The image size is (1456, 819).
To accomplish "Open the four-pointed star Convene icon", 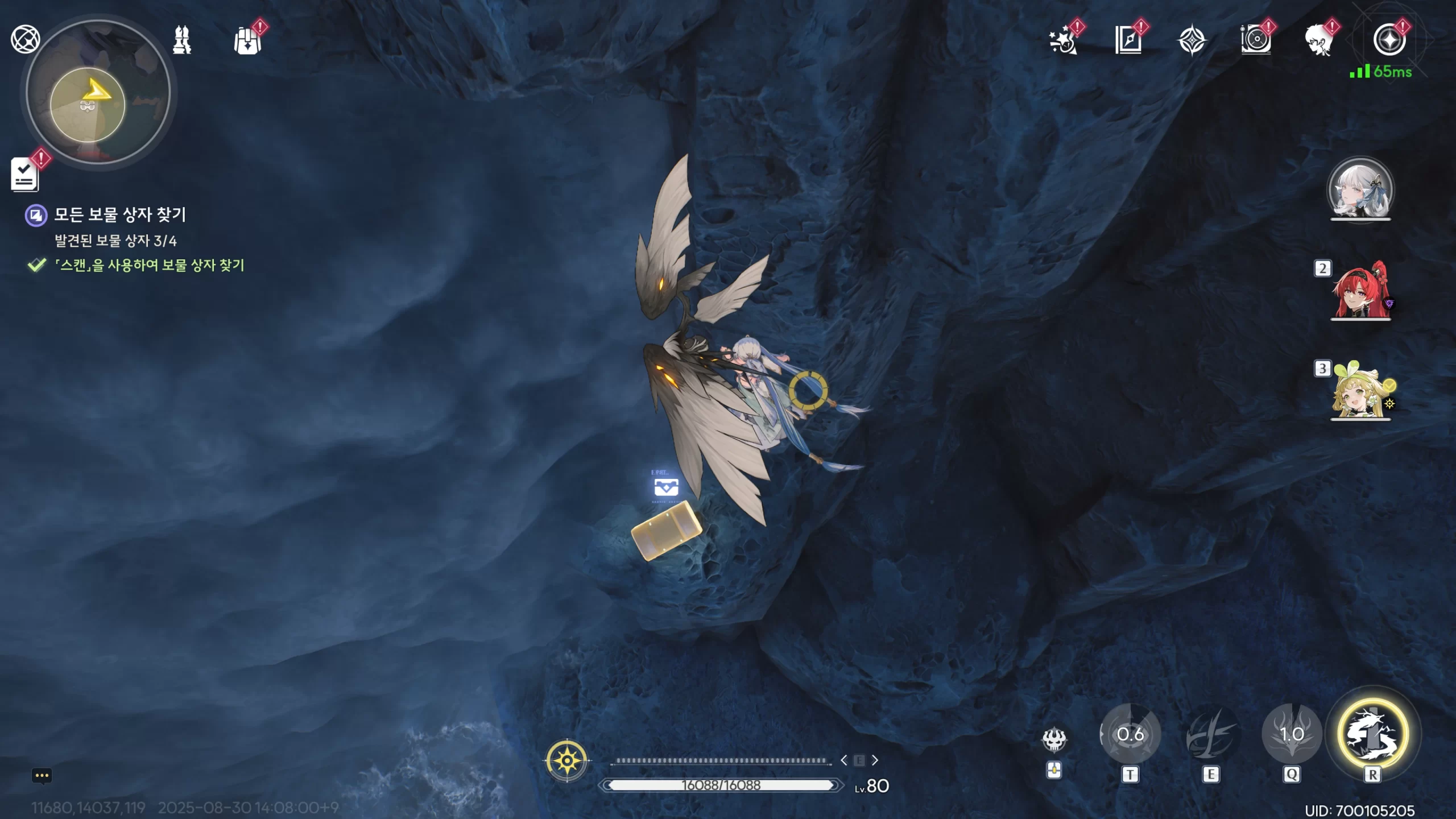I will click(x=1192, y=41).
